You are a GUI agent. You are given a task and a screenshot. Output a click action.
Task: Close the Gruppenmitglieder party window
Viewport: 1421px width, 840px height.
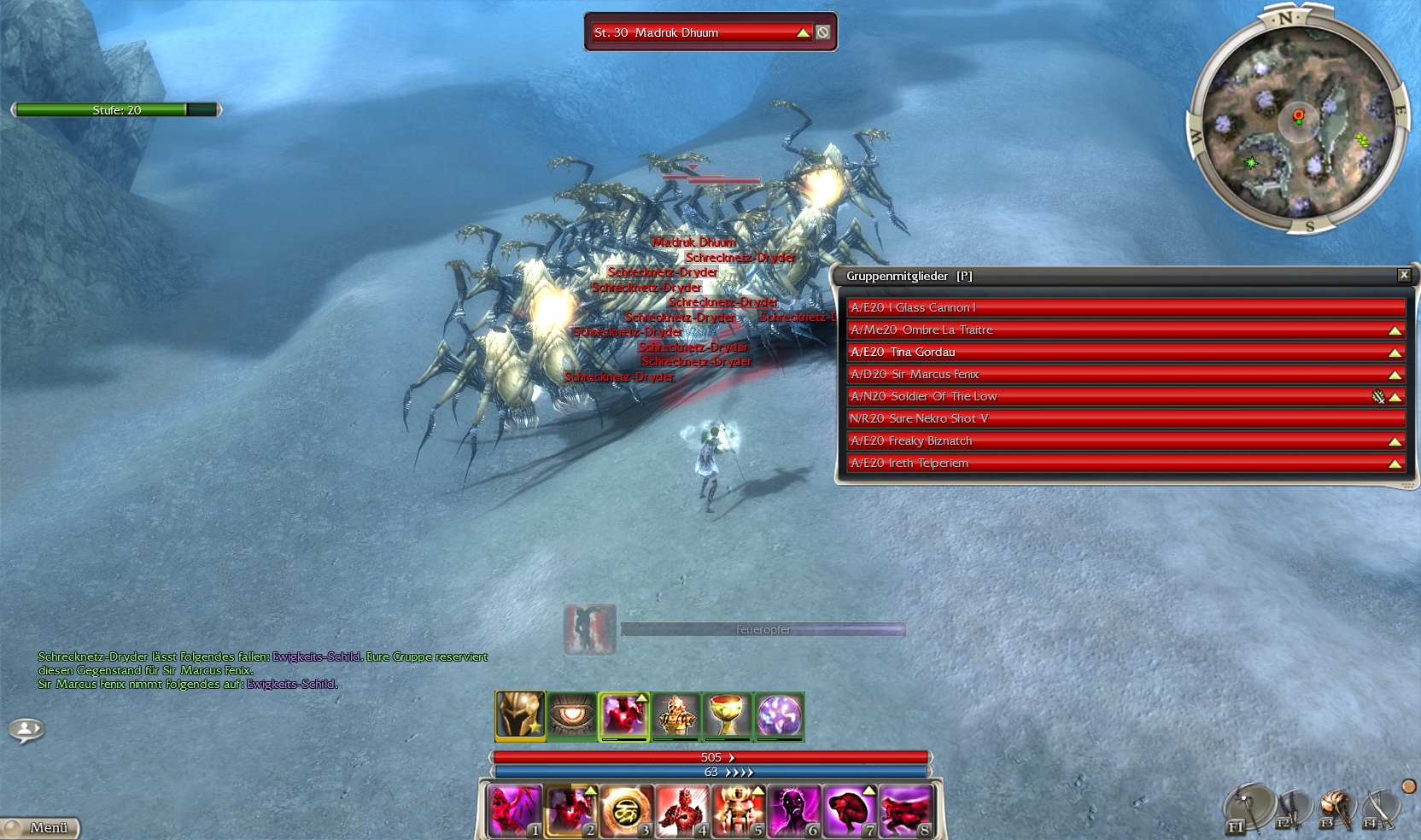(x=1403, y=275)
